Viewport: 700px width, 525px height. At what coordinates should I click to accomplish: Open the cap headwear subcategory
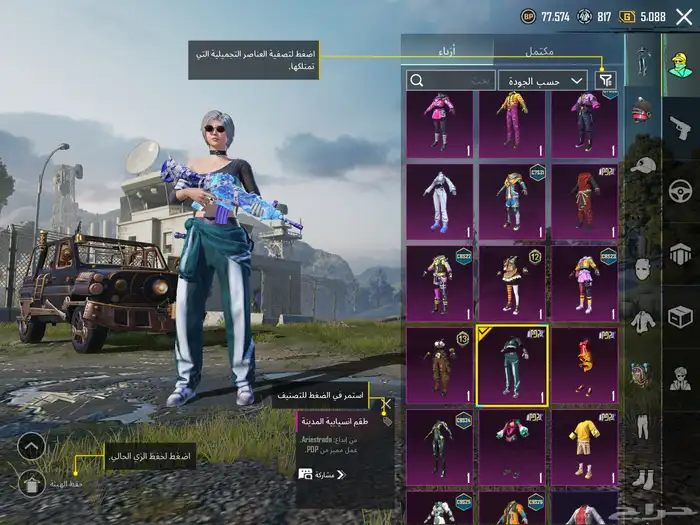643,164
